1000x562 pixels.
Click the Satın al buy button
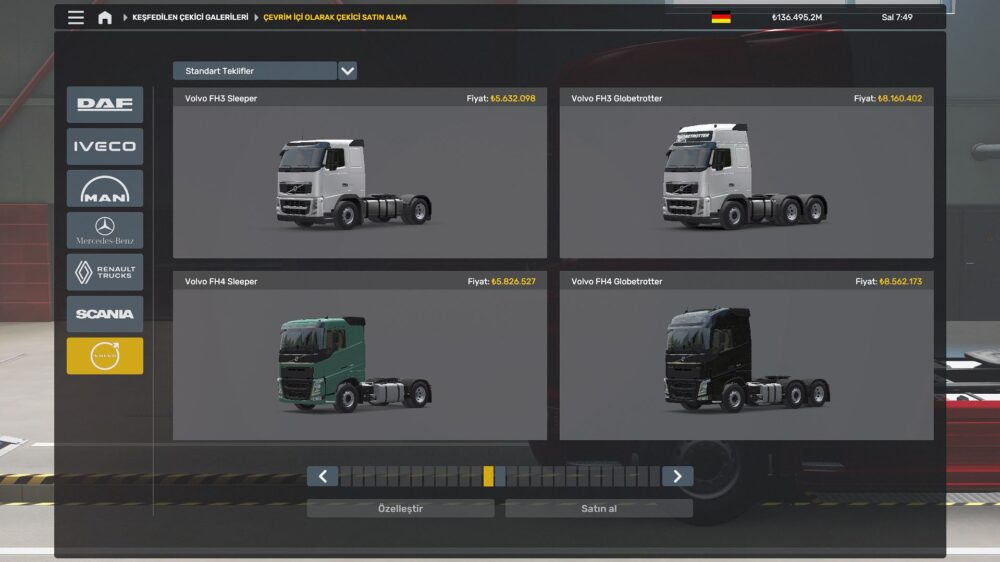[598, 509]
